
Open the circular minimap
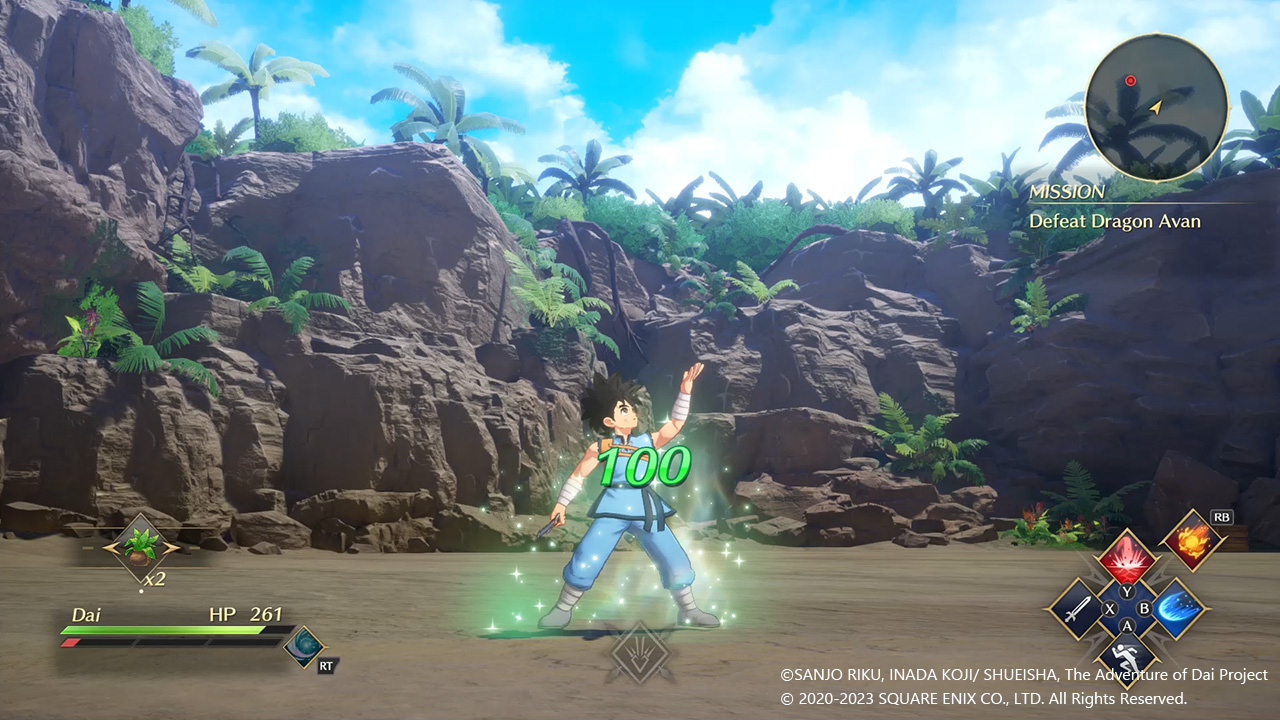(1156, 108)
